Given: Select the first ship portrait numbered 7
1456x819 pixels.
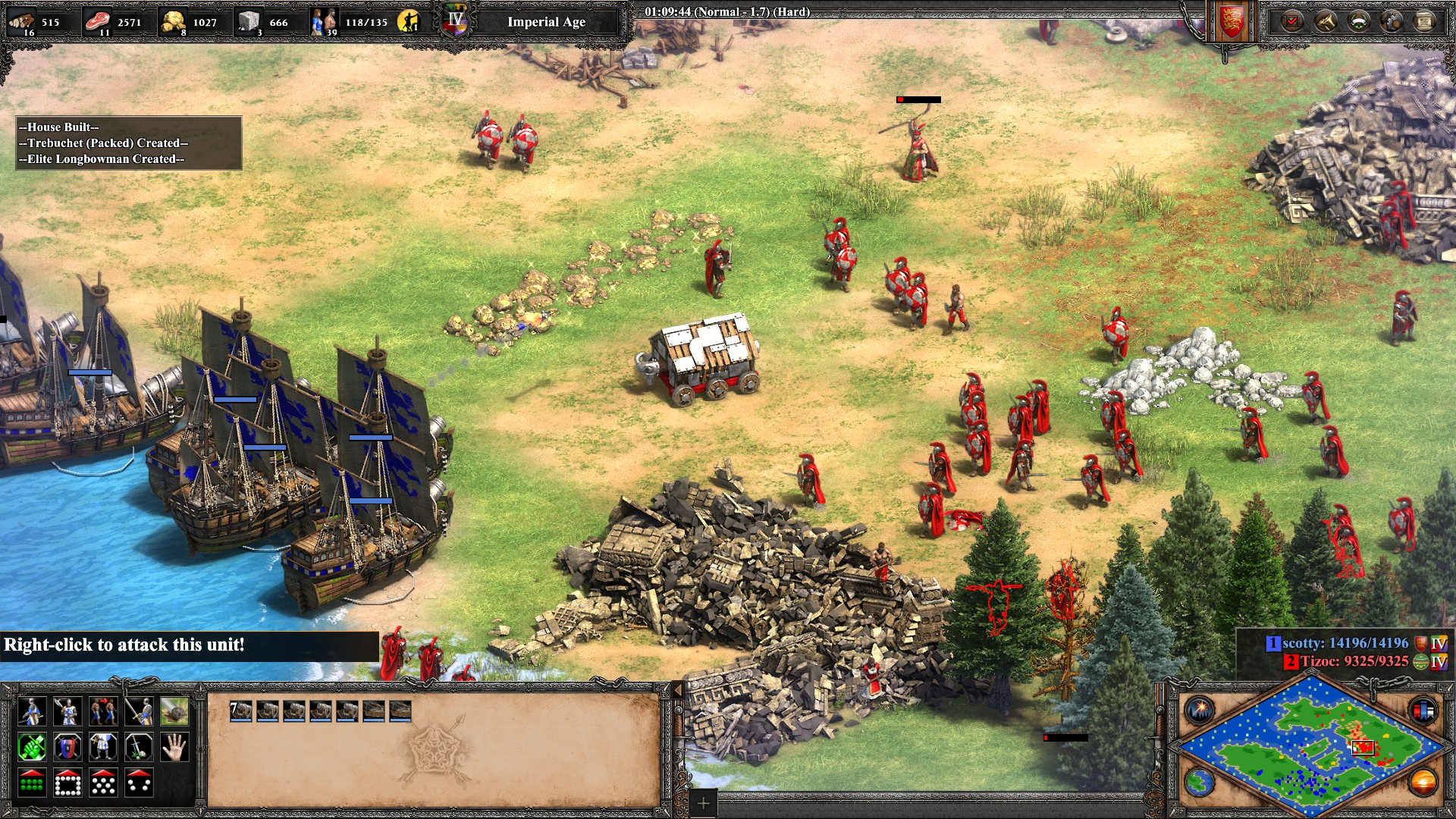Looking at the screenshot, I should pos(241,711).
